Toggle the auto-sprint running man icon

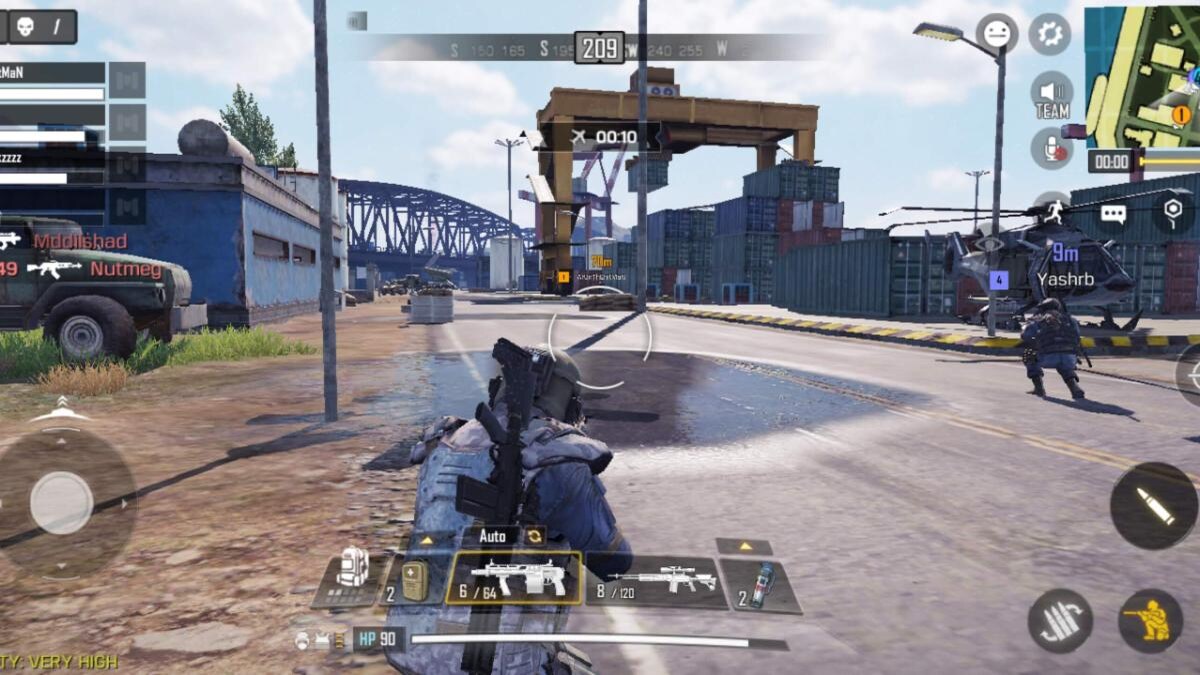point(1053,209)
